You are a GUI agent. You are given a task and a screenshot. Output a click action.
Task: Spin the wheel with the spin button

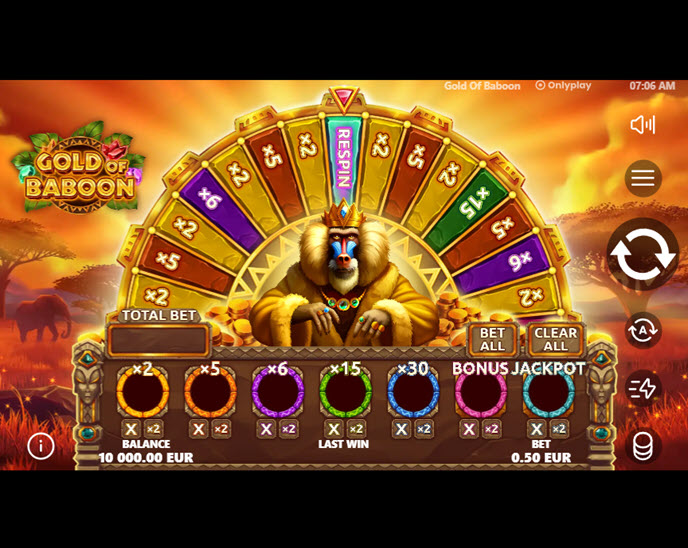[x=642, y=254]
